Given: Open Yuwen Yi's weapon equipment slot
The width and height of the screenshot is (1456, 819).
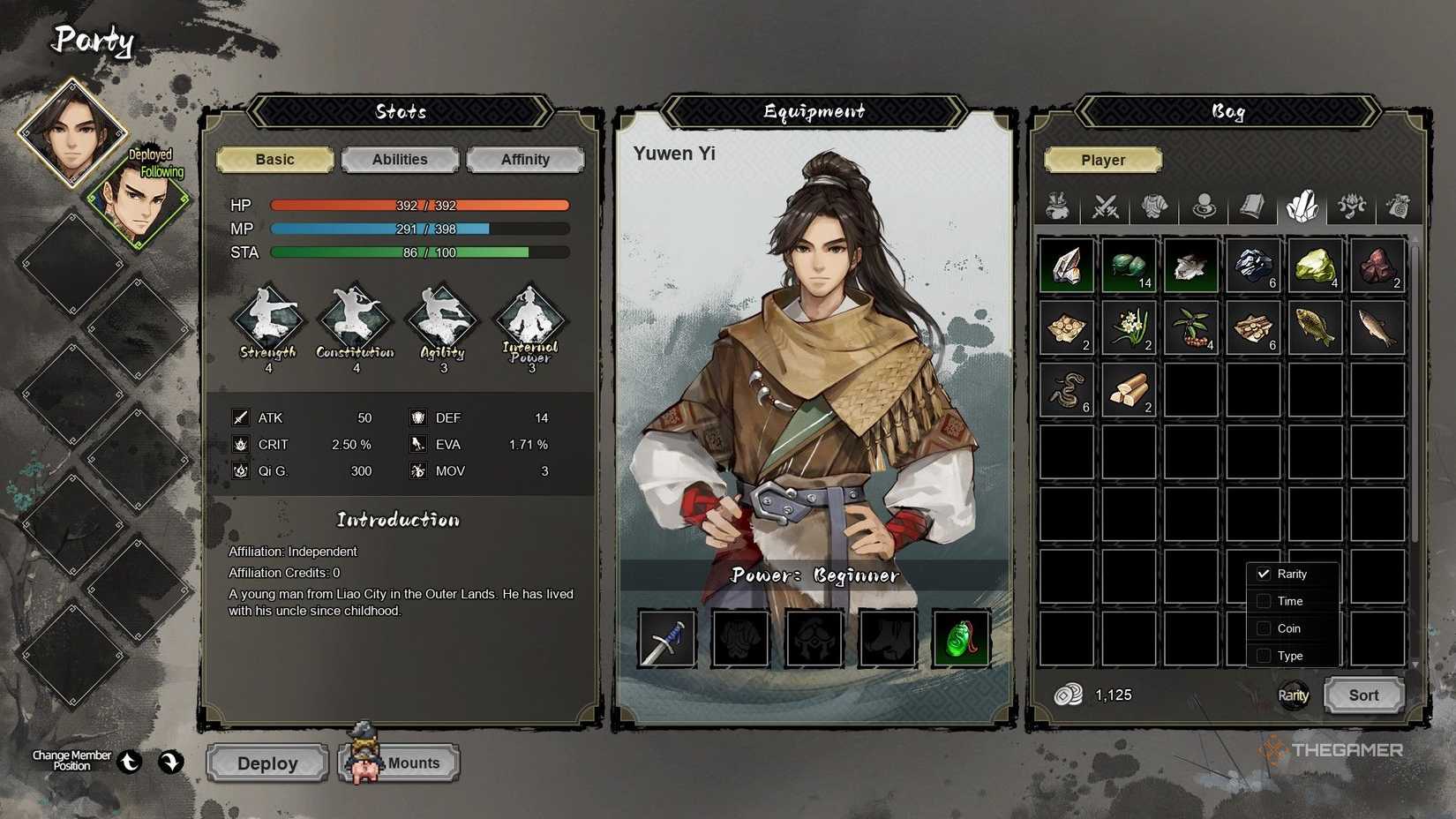Looking at the screenshot, I should [667, 639].
